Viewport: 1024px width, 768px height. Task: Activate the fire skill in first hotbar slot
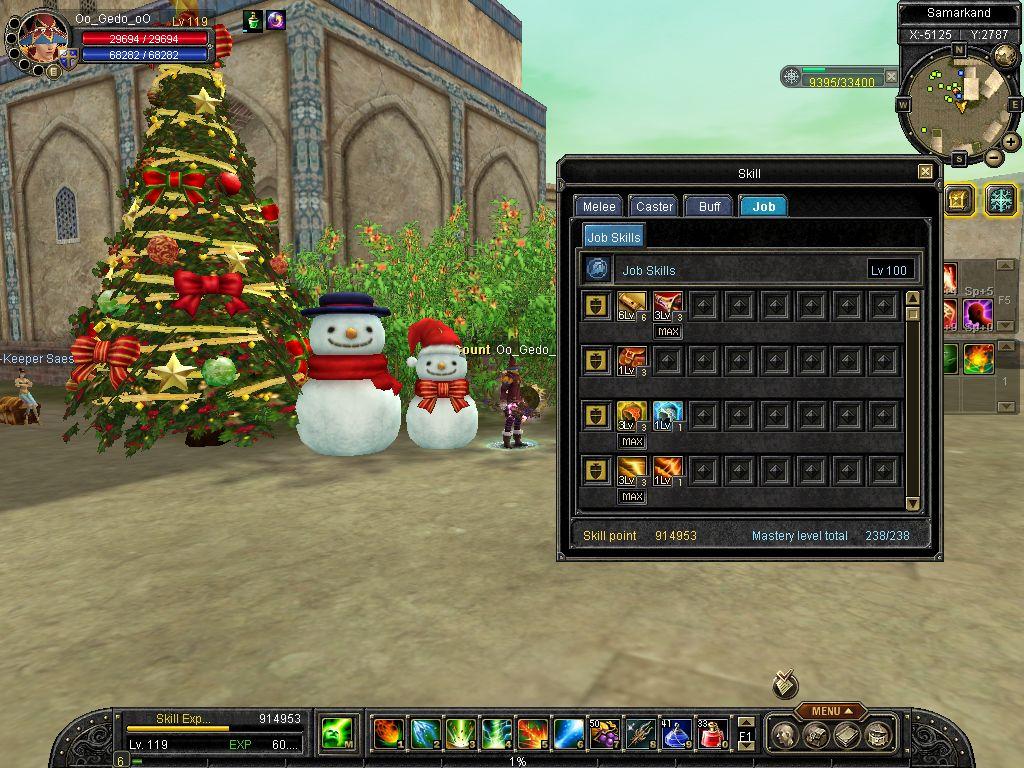click(x=389, y=734)
